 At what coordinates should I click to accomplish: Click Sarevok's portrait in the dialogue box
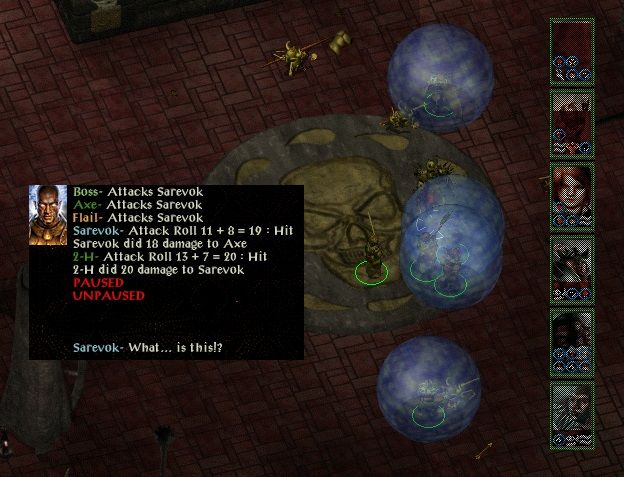click(48, 213)
